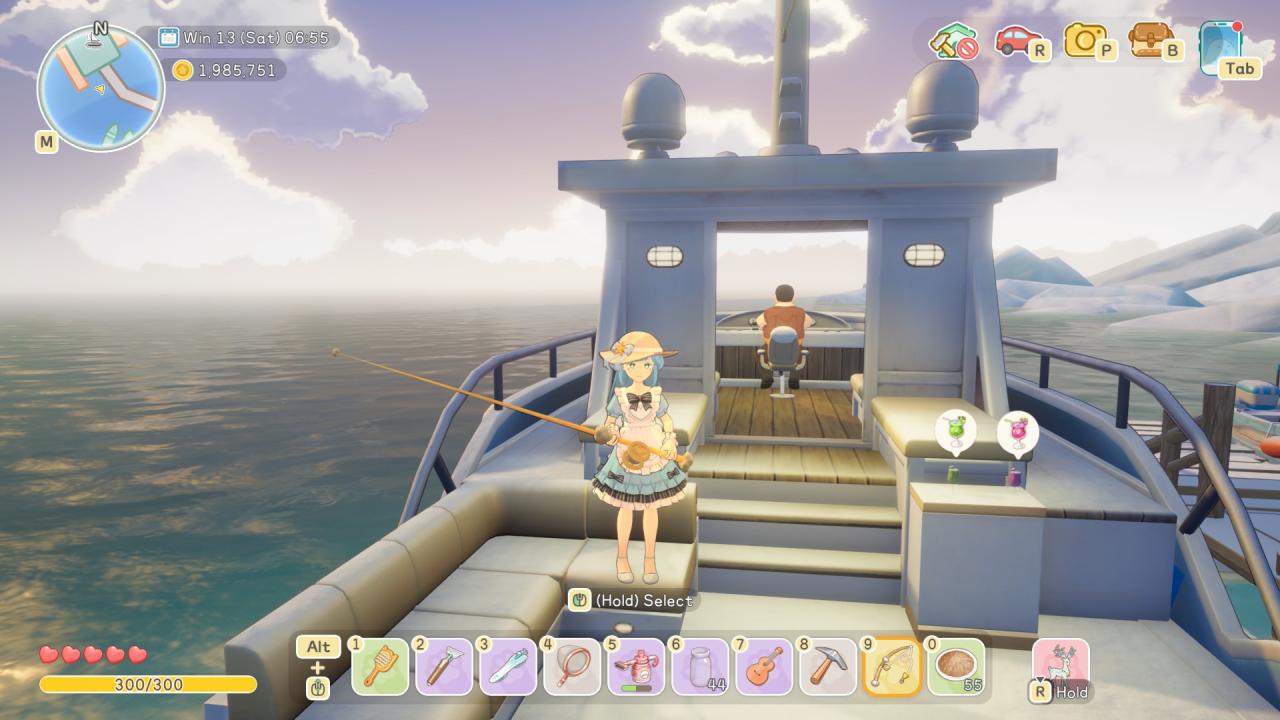Open the brown backpack inventory
The image size is (1280, 720).
[1153, 40]
